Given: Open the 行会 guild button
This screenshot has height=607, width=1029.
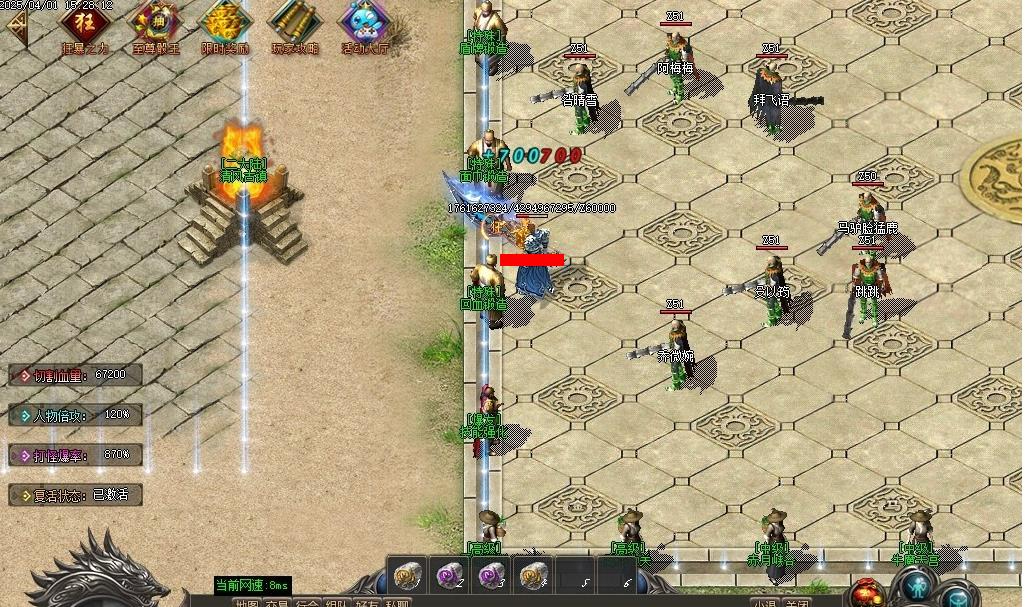Looking at the screenshot, I should tap(307, 602).
